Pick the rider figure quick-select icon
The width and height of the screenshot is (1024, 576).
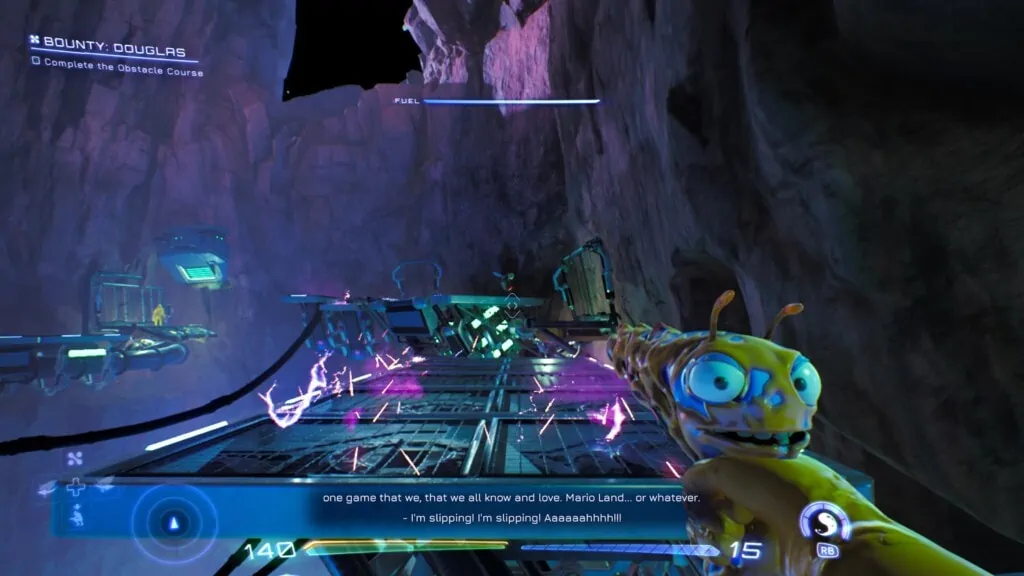pyautogui.click(x=76, y=516)
